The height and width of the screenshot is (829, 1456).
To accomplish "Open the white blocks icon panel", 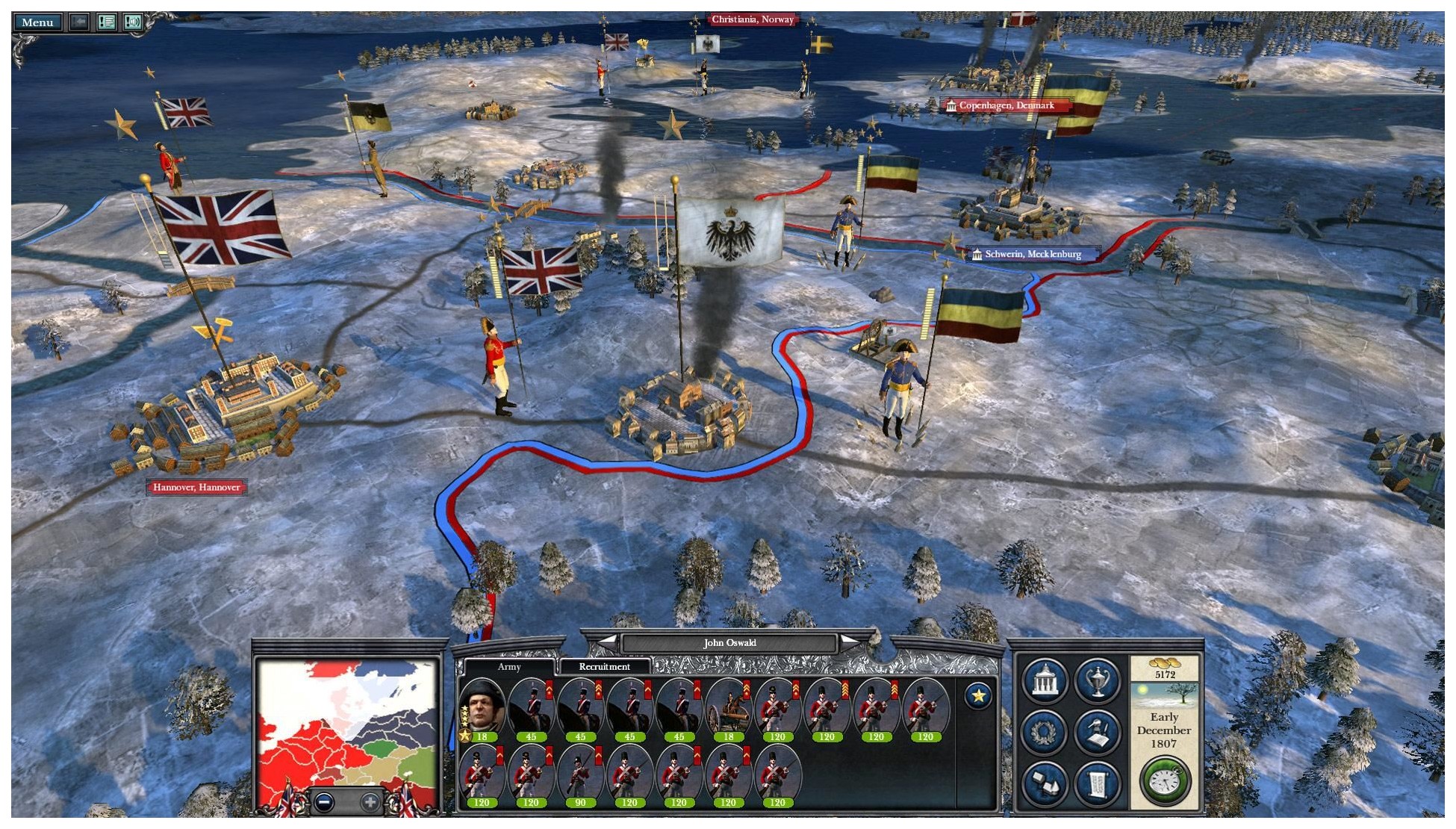I will tap(1045, 783).
